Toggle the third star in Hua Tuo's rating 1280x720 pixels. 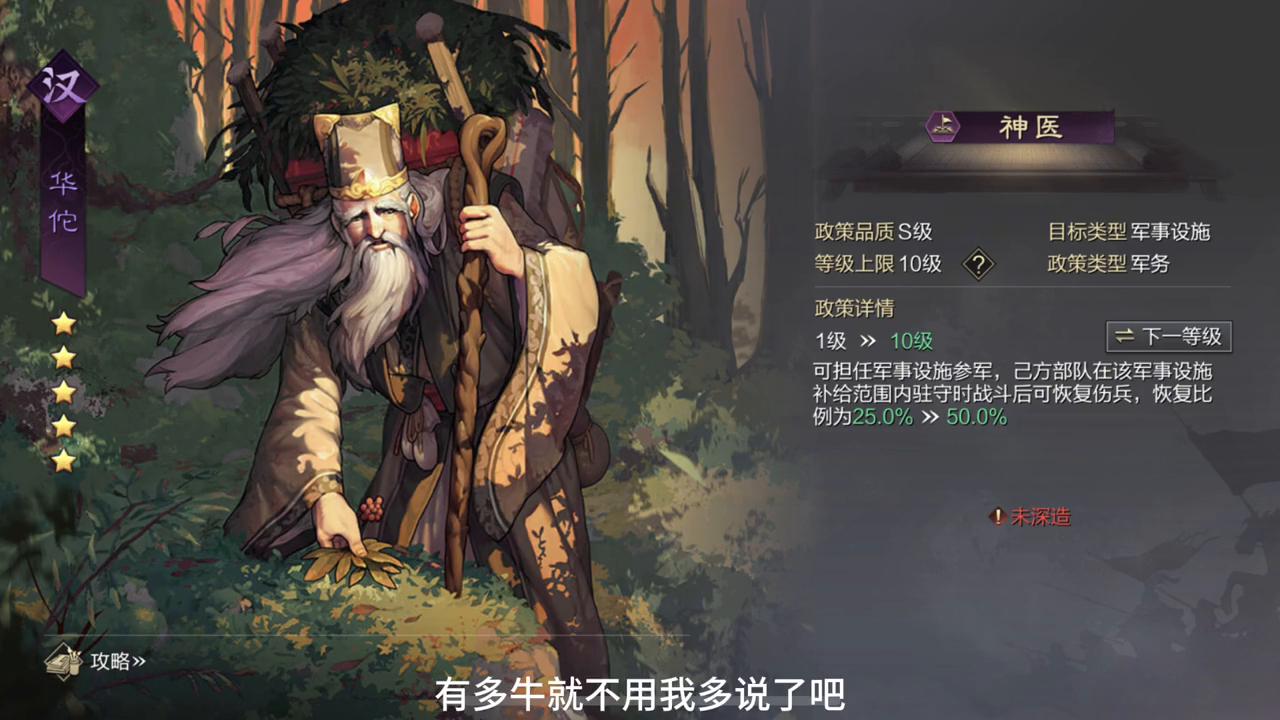(x=64, y=392)
